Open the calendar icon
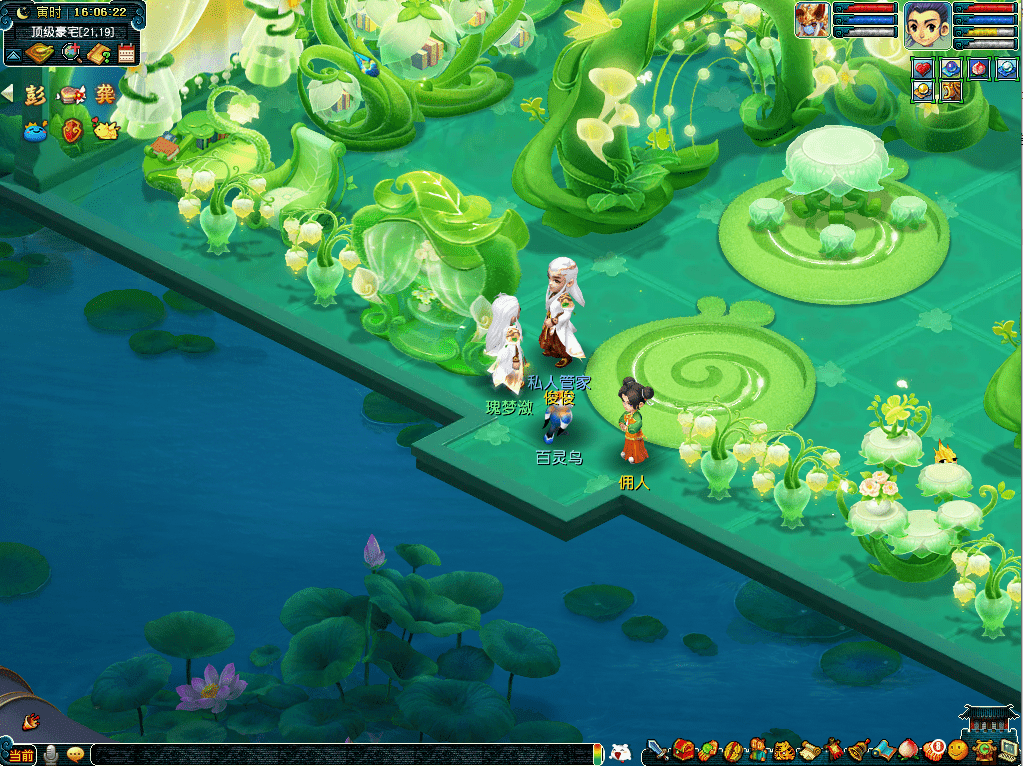Screen dimensions: 1023x766 coord(126,54)
